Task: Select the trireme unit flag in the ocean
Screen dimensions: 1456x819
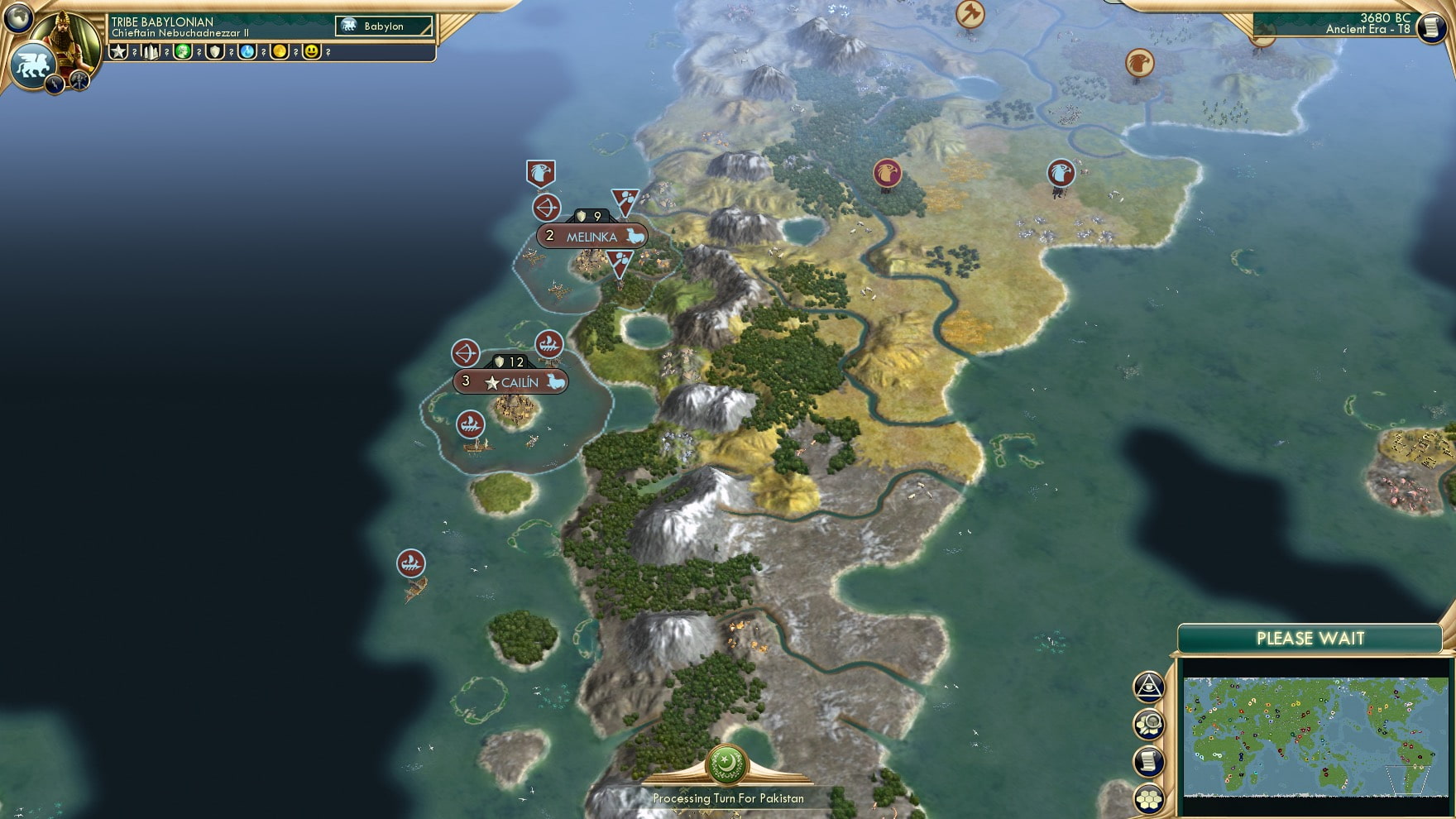Action: [411, 563]
